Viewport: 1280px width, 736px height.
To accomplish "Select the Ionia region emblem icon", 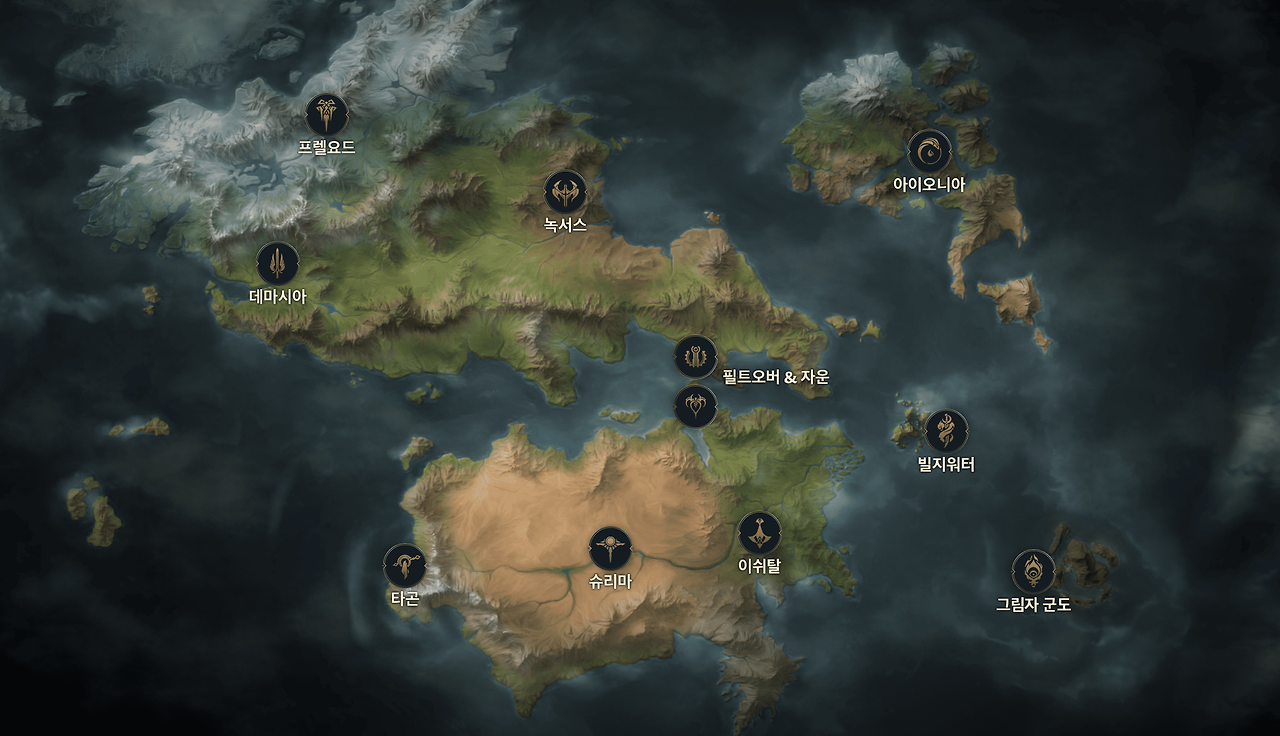I will point(931,151).
